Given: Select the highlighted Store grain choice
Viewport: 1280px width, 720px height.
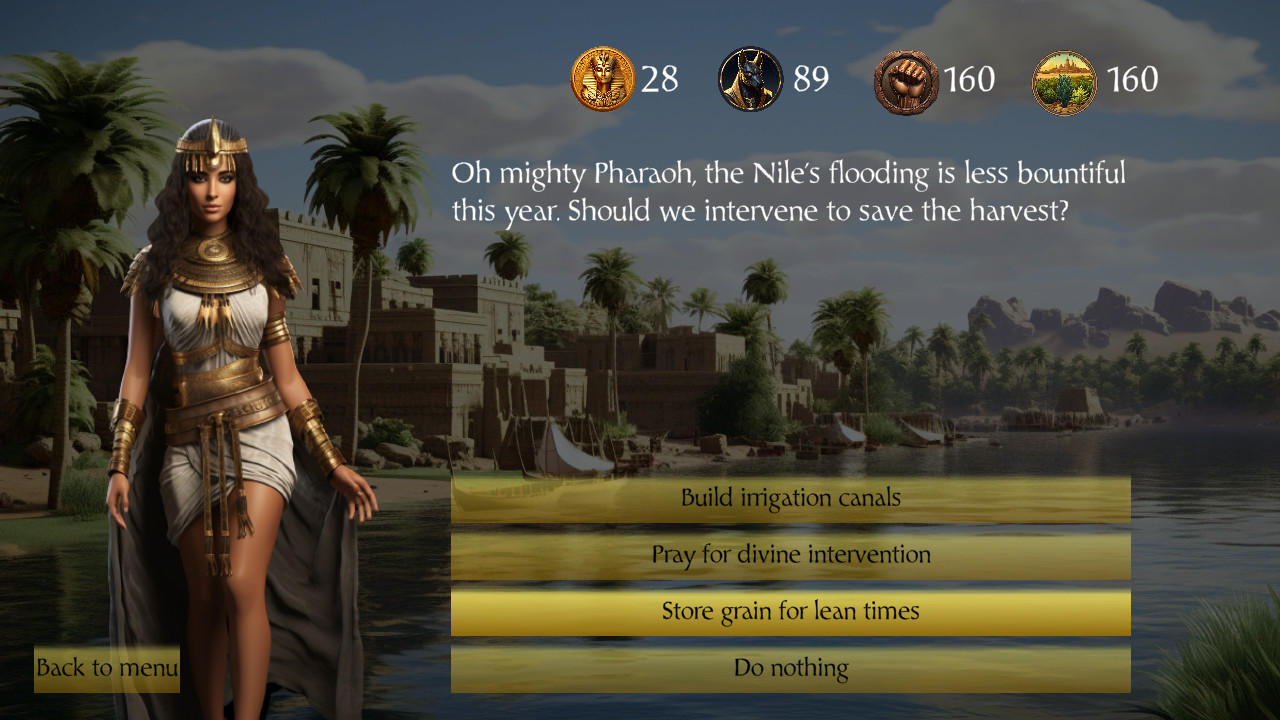Looking at the screenshot, I should coord(790,611).
